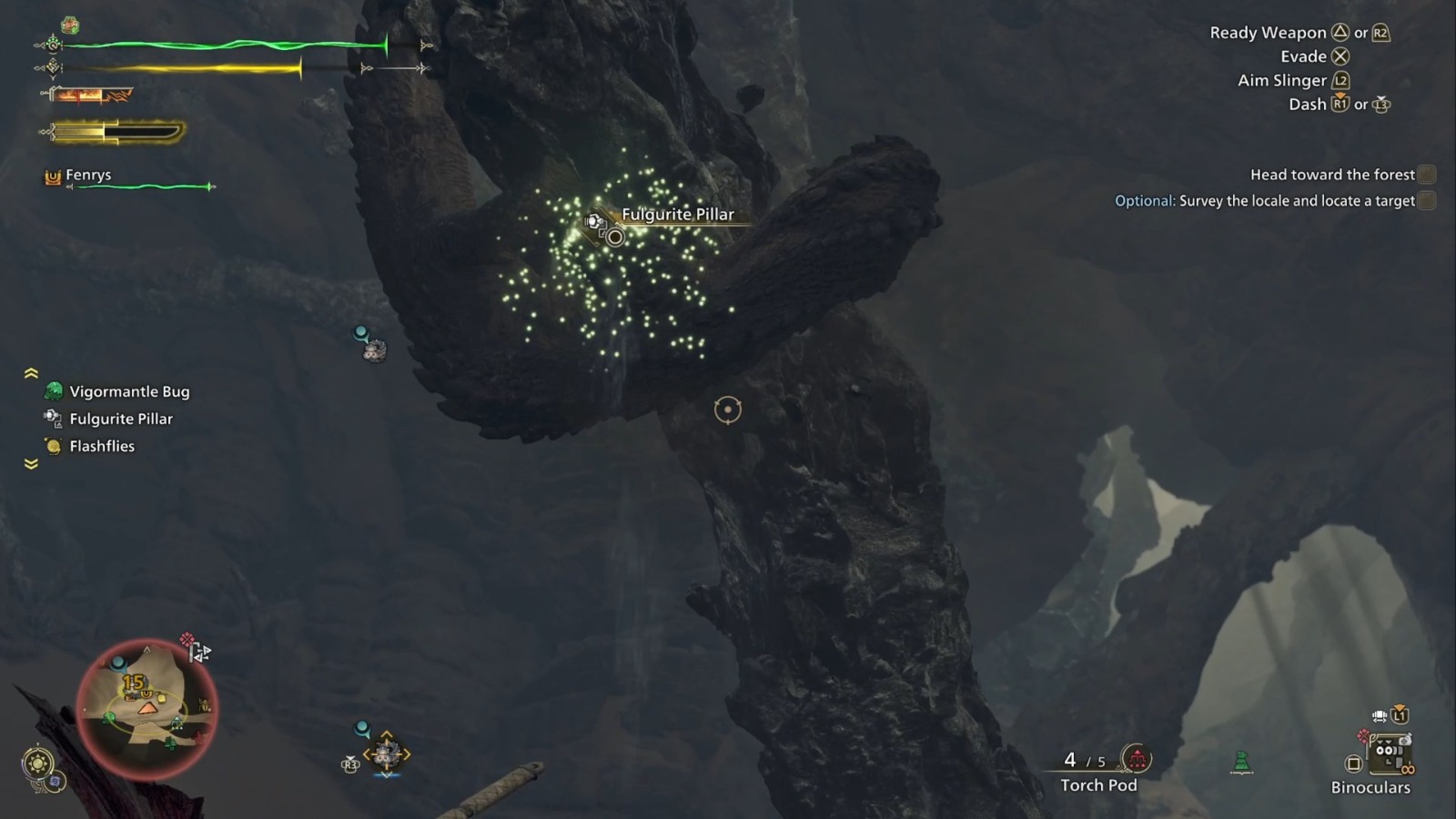
Task: Select the Torch Pod slinger ammo icon
Action: [x=1137, y=757]
